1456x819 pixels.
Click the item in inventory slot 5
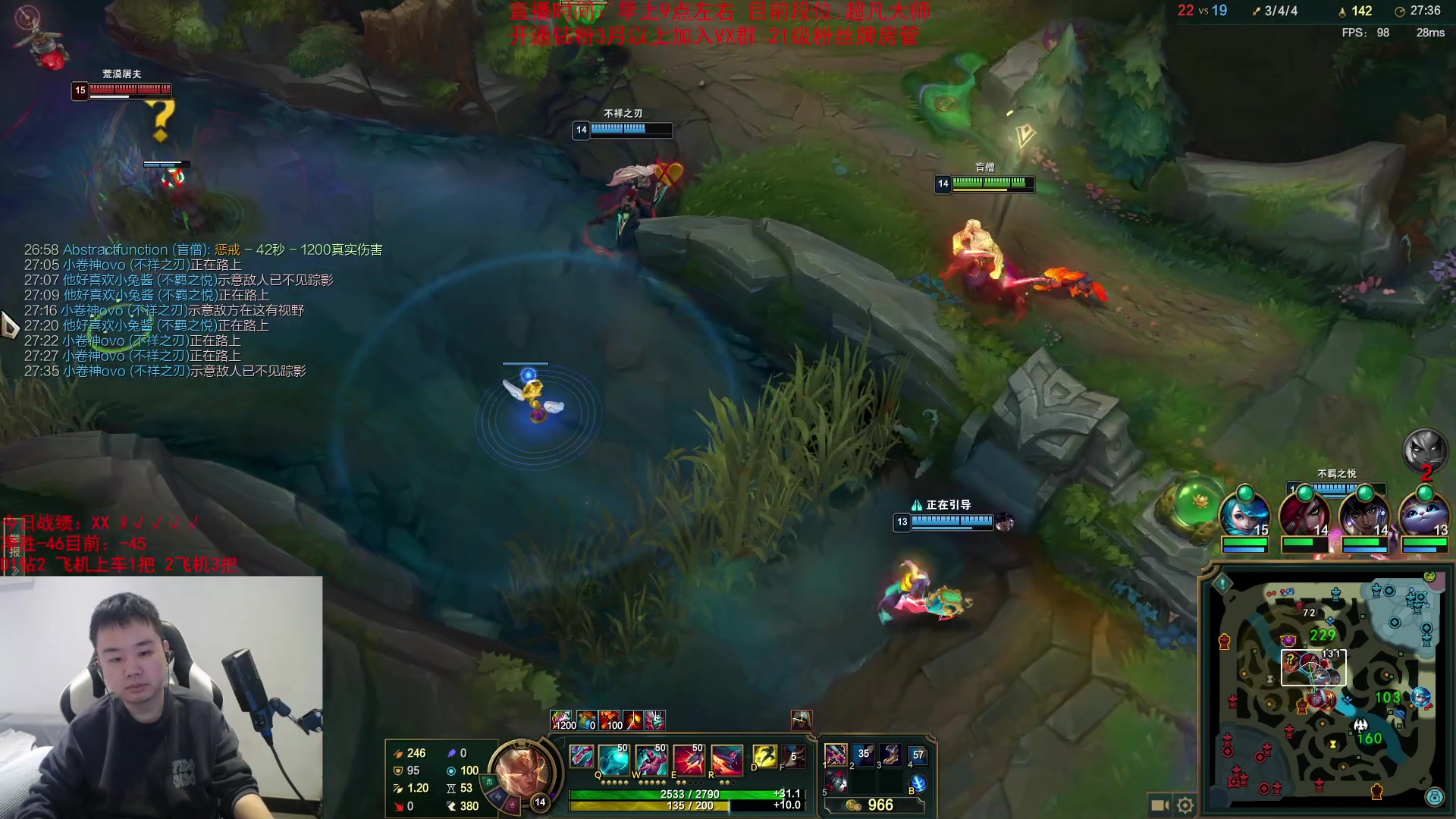(836, 782)
